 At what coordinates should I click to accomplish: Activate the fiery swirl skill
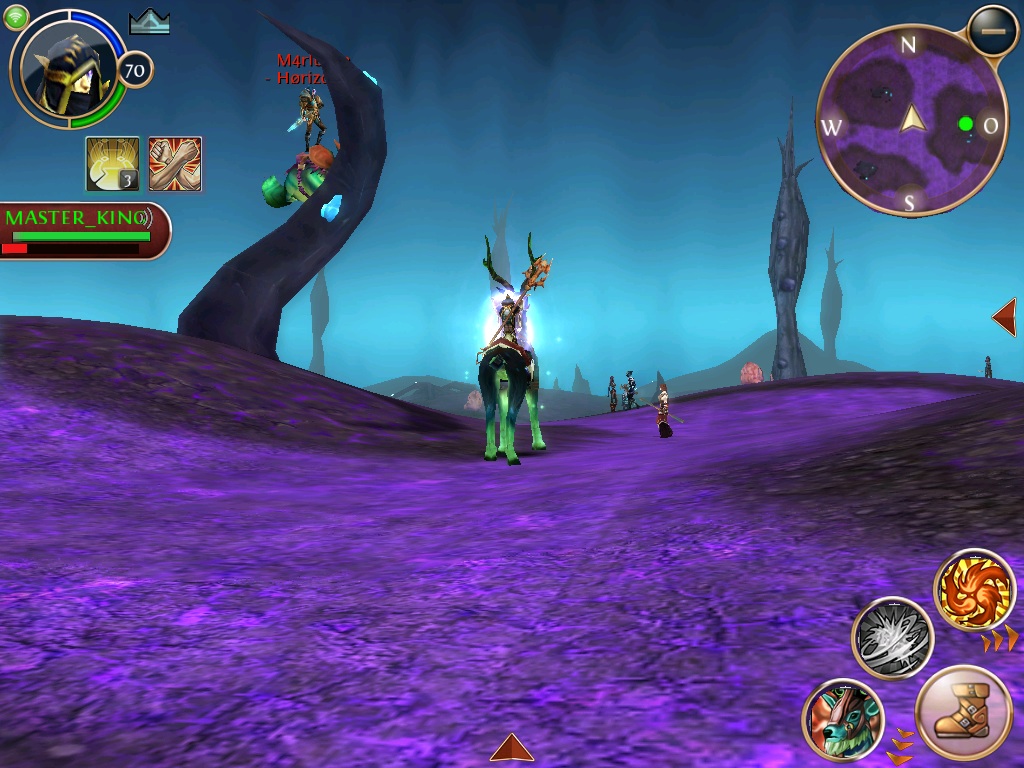point(974,590)
